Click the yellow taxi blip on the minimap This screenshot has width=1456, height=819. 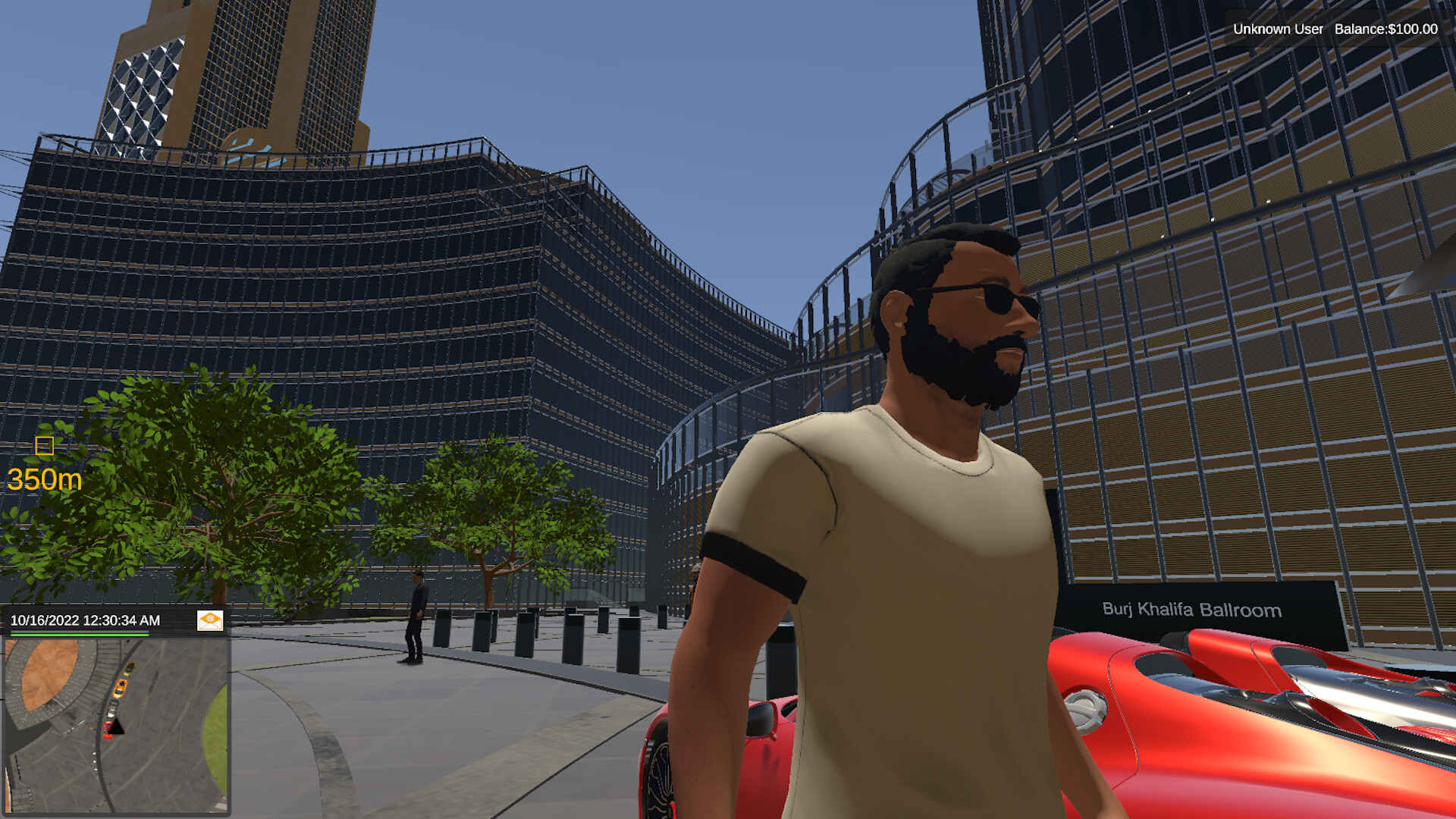click(121, 689)
